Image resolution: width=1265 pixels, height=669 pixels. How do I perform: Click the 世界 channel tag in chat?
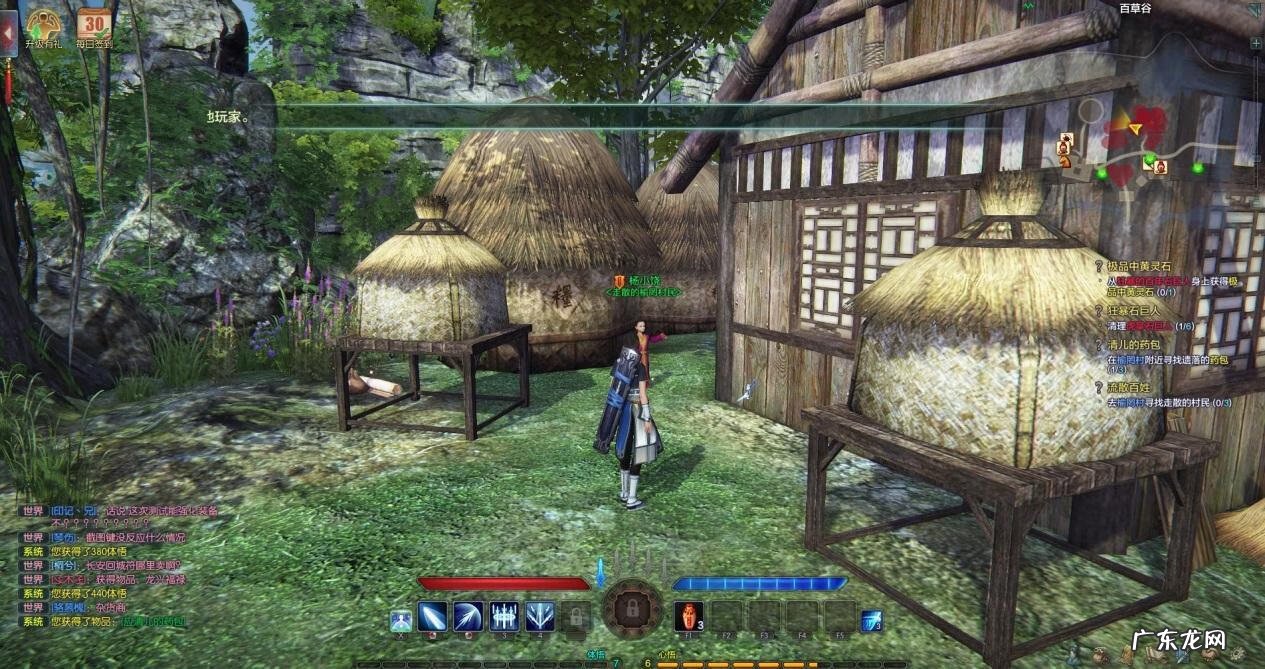[x=33, y=510]
